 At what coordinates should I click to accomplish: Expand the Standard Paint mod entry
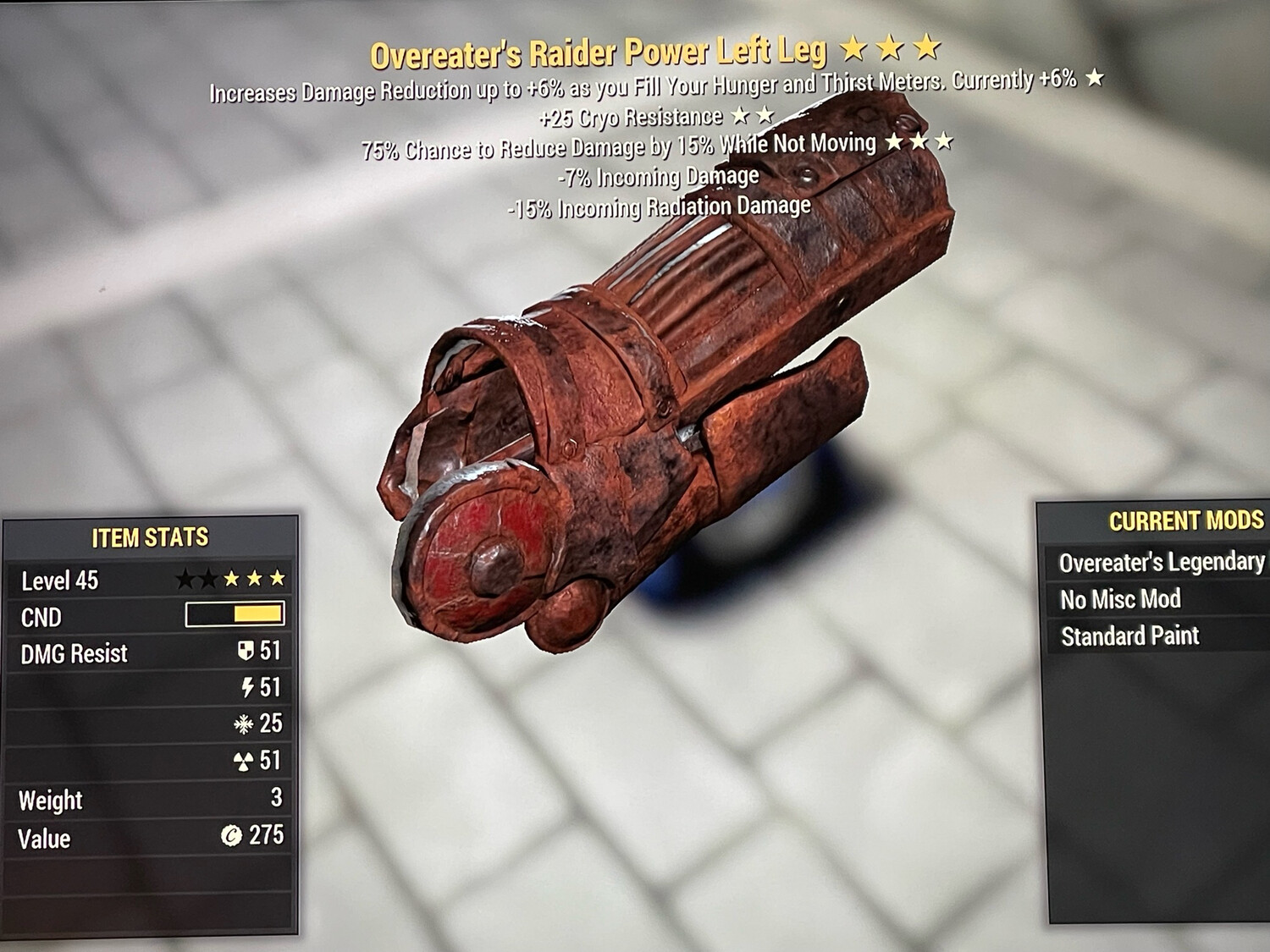1129,635
